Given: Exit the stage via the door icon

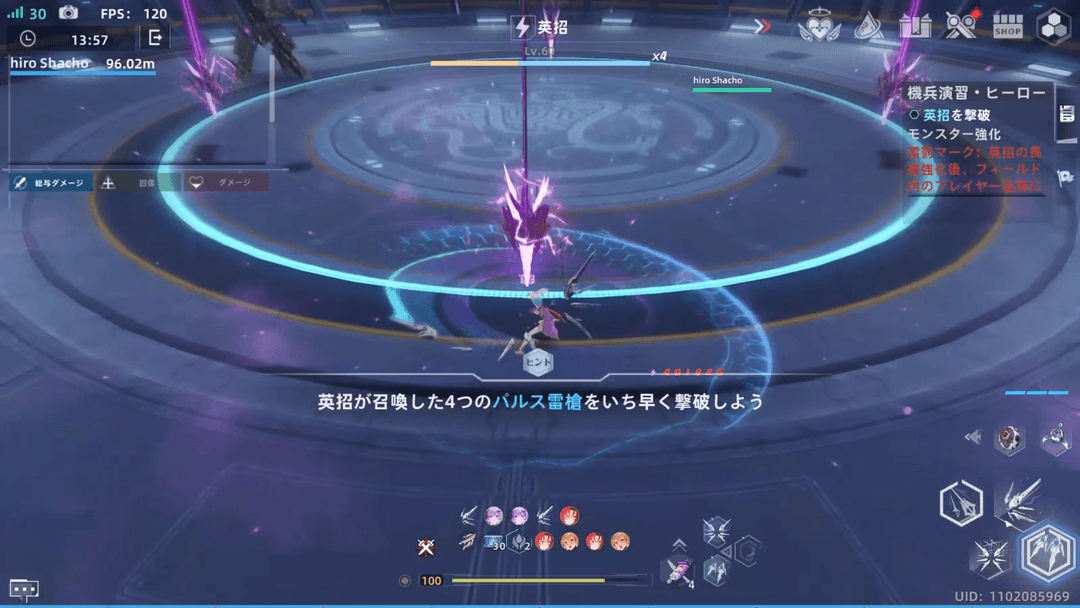Looking at the screenshot, I should (x=155, y=38).
